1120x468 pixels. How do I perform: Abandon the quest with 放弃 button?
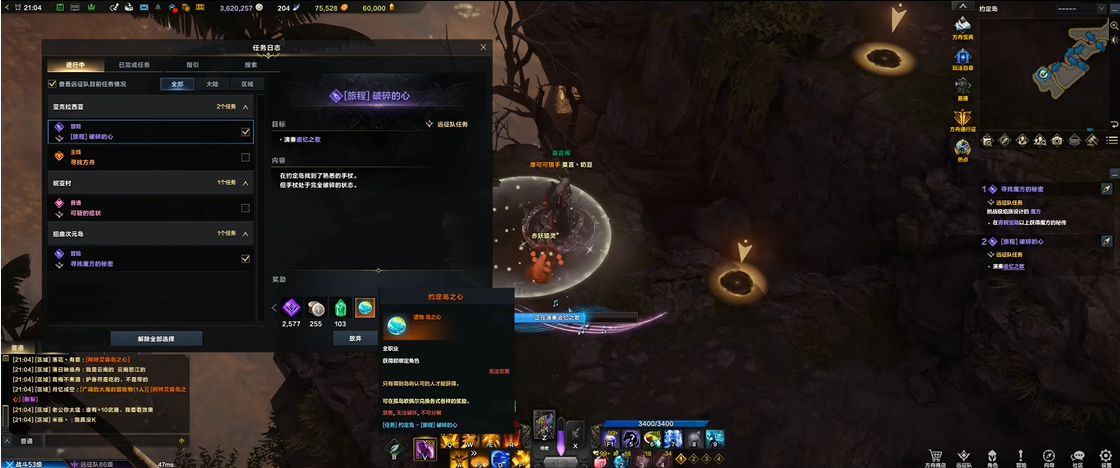[355, 338]
